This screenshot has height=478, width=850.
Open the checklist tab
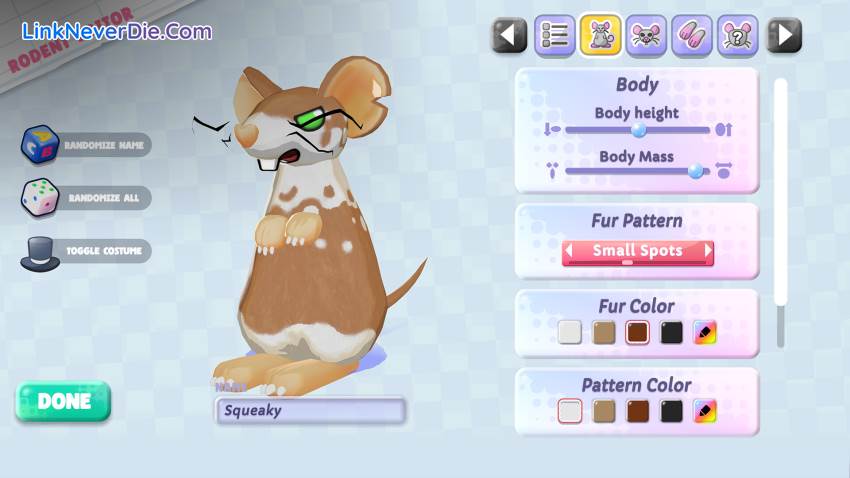pos(555,36)
